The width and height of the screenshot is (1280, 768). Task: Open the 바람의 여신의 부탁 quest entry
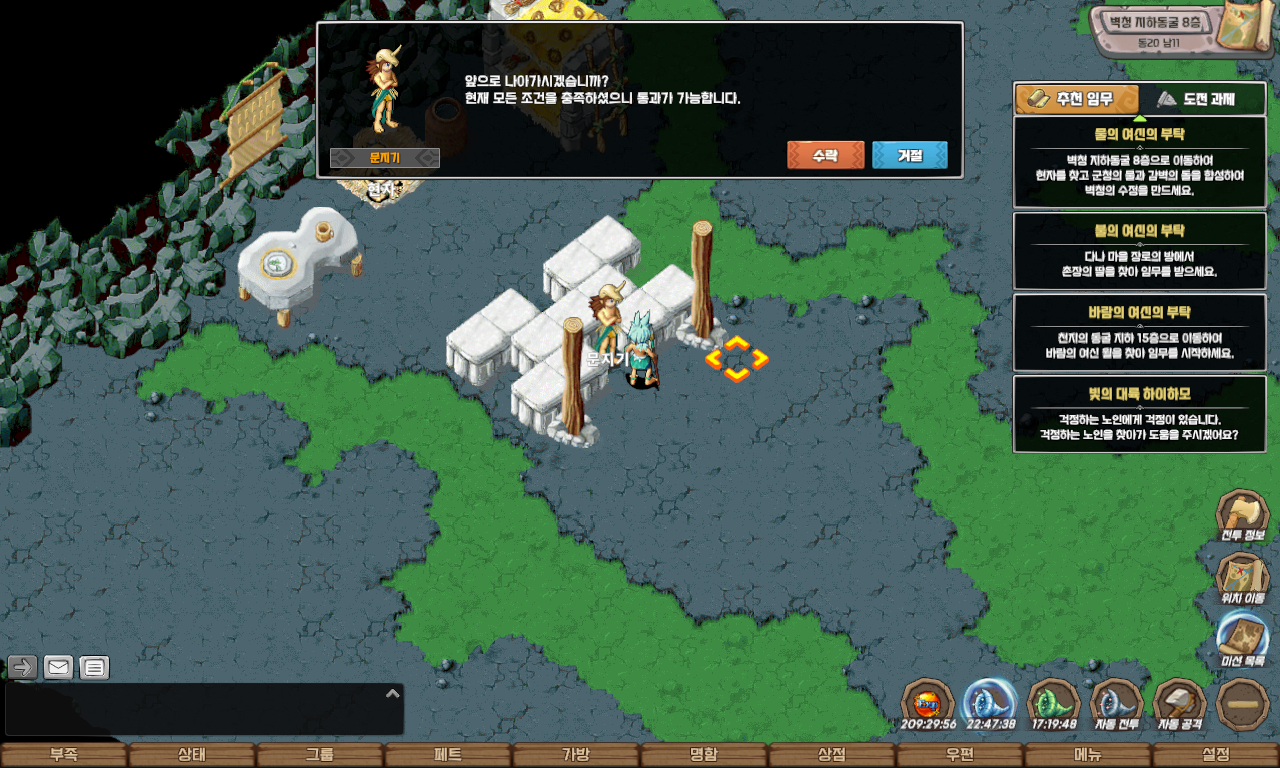(1139, 332)
